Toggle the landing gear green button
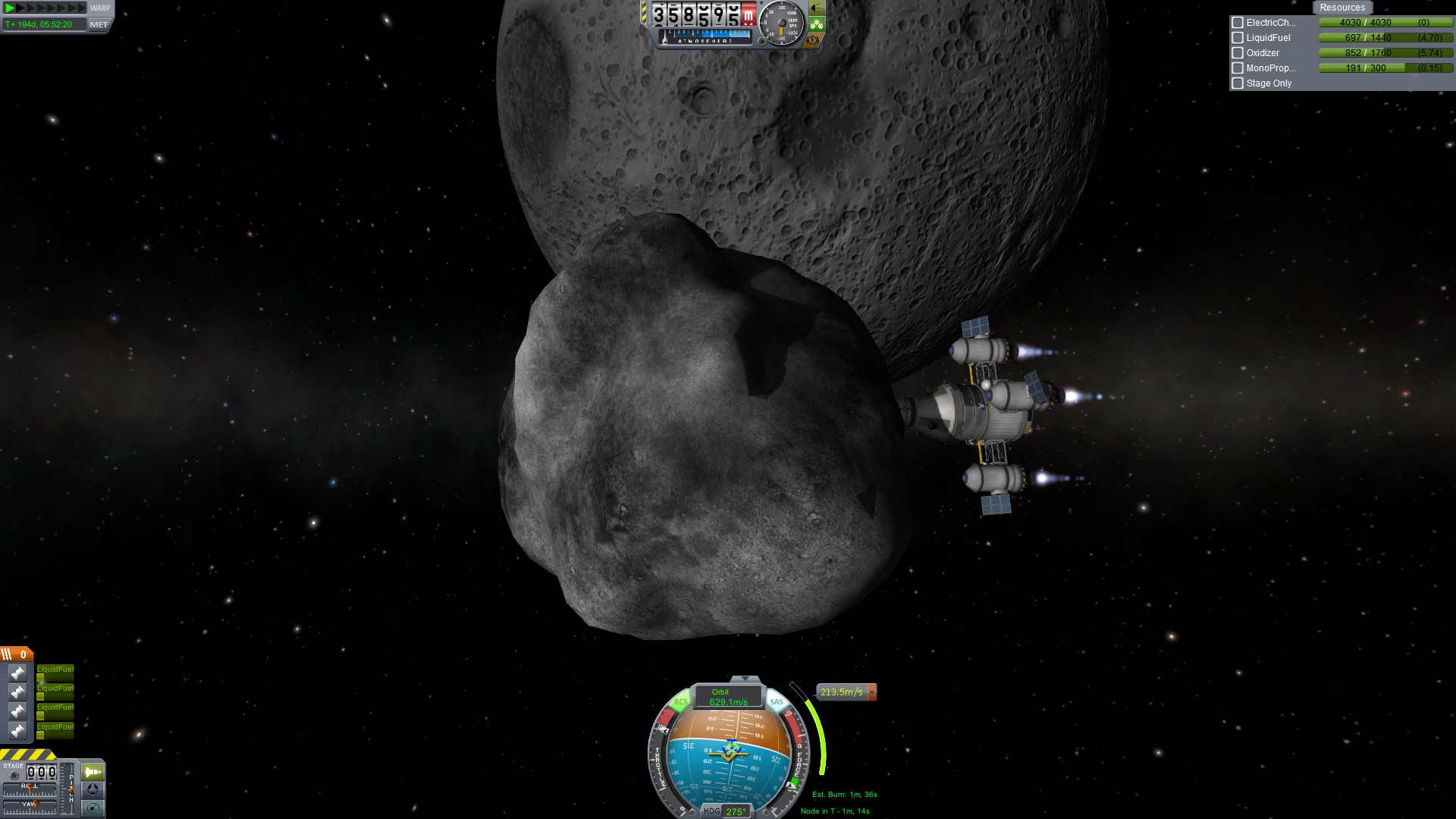This screenshot has height=819, width=1456. [x=816, y=24]
